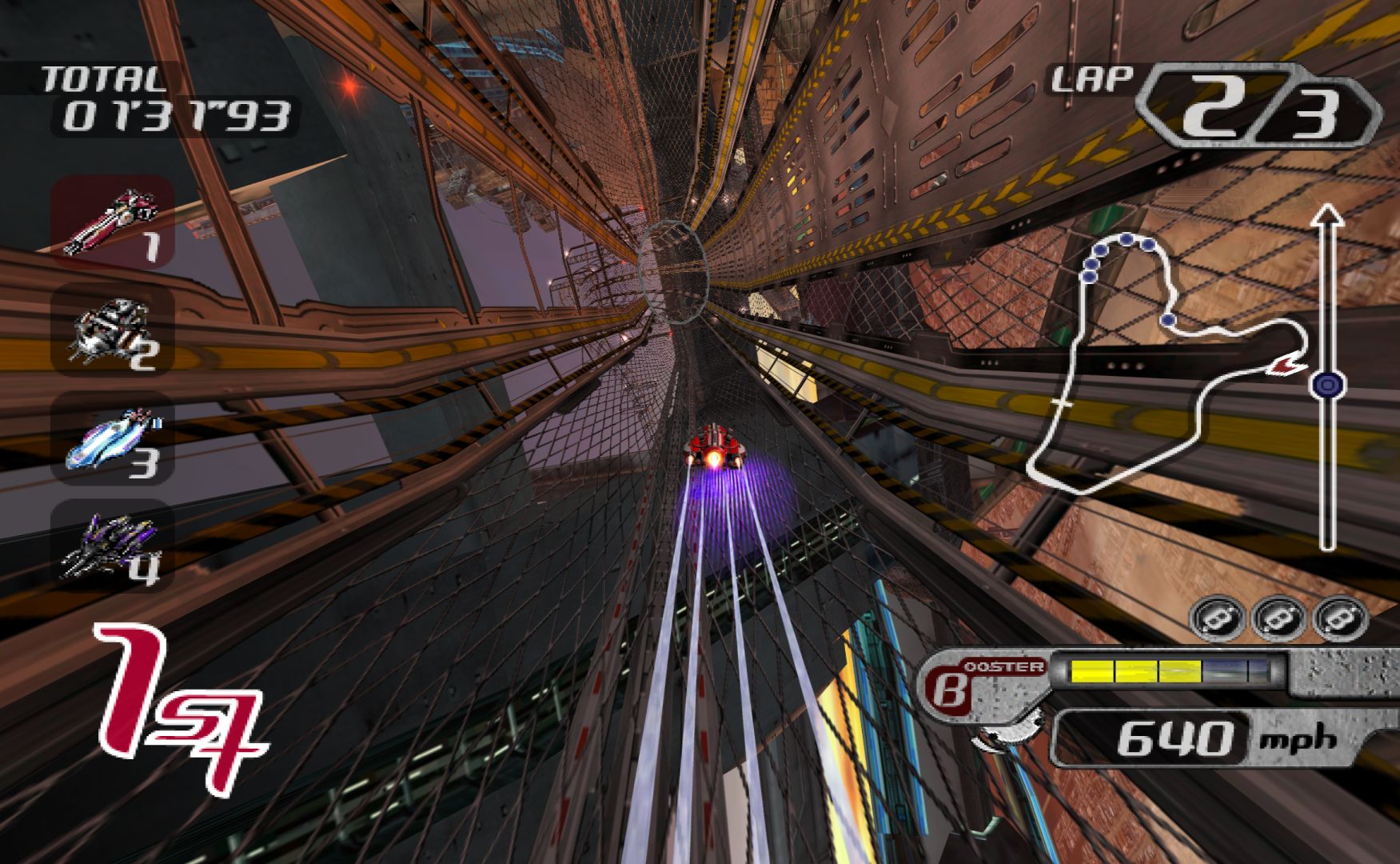
Task: Select the fourth-place purple racer portrait
Action: coord(112,546)
